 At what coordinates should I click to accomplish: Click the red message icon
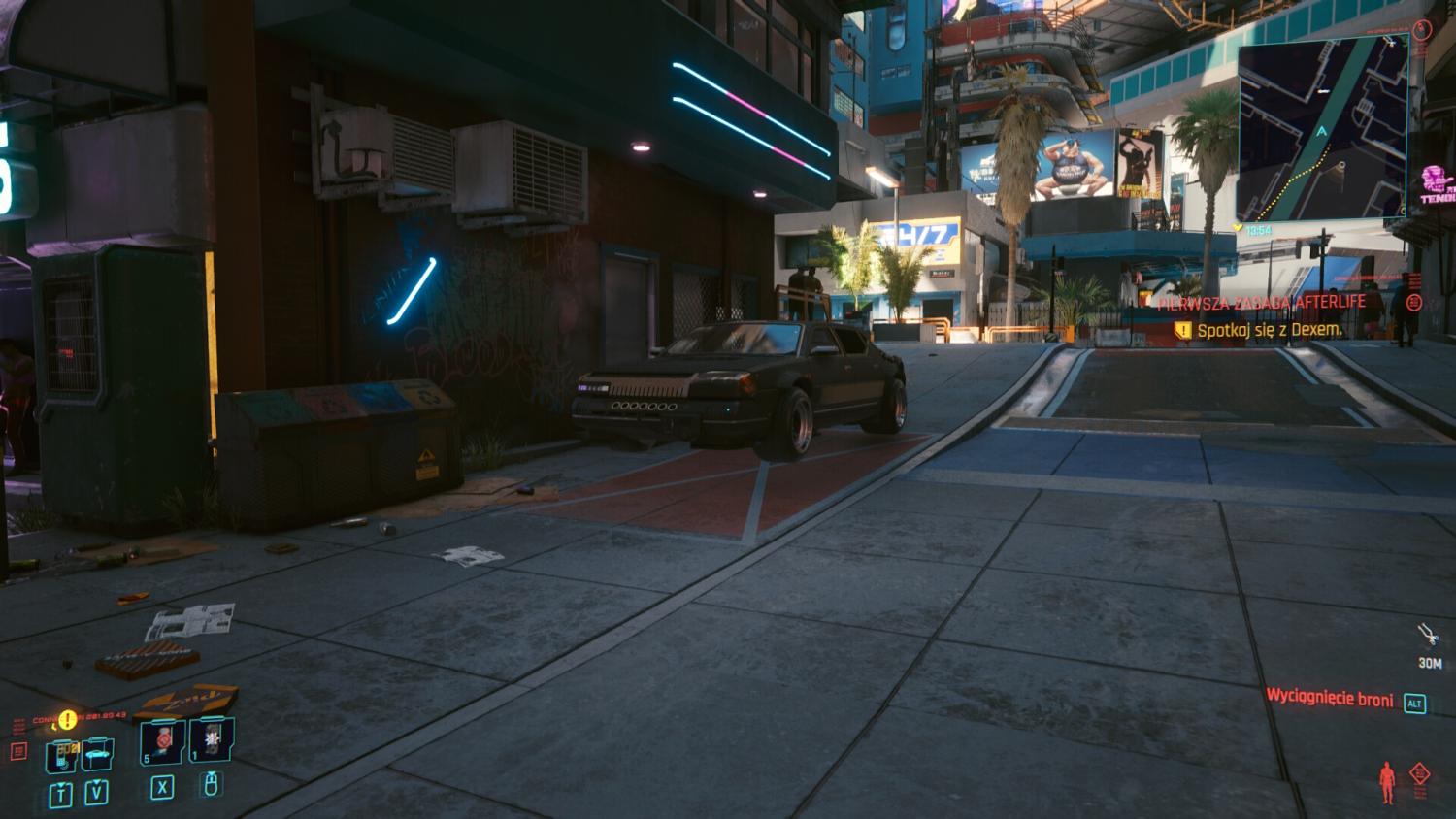coord(18,751)
